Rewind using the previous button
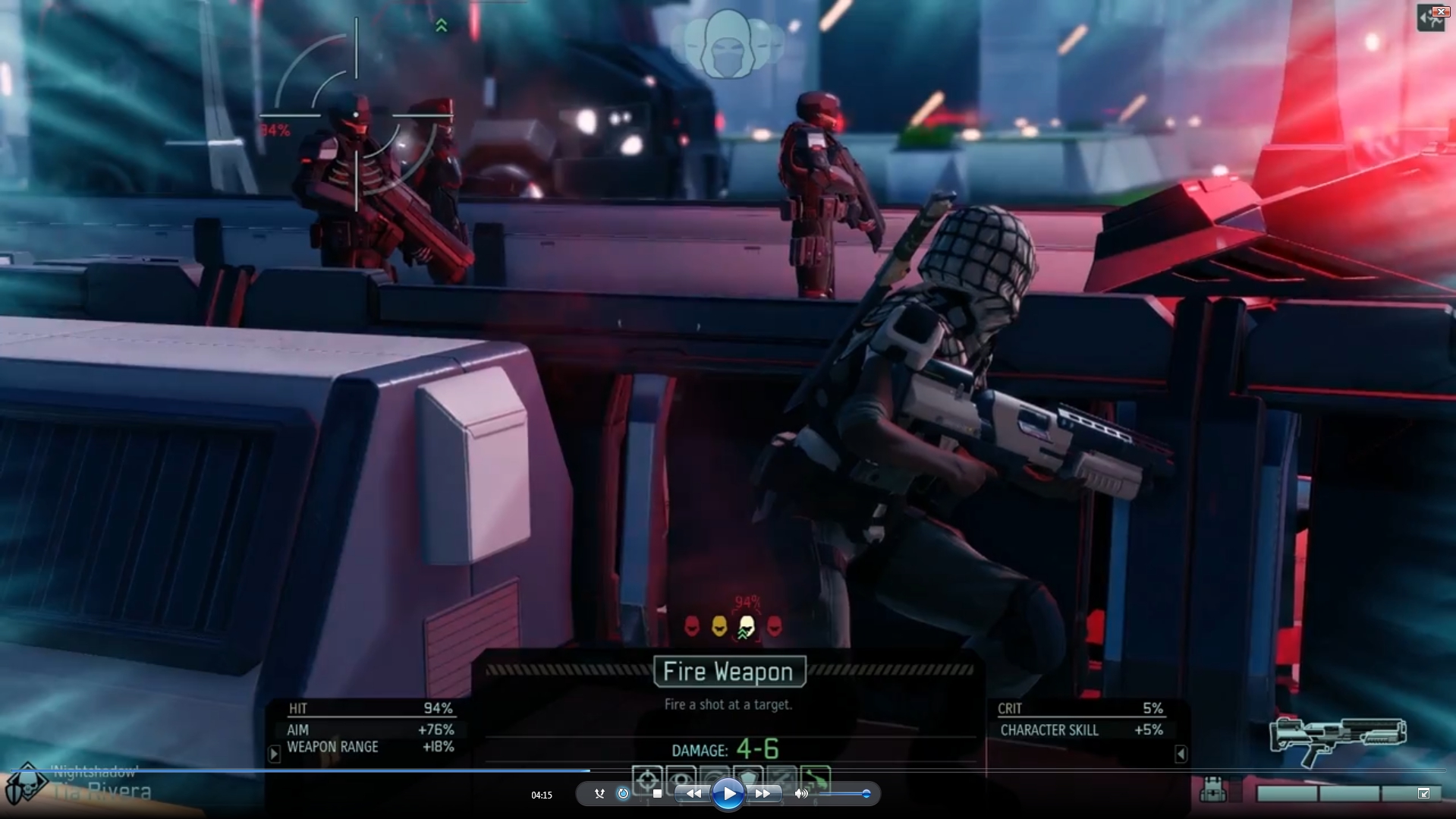Viewport: 1456px width, 819px height. (x=693, y=794)
